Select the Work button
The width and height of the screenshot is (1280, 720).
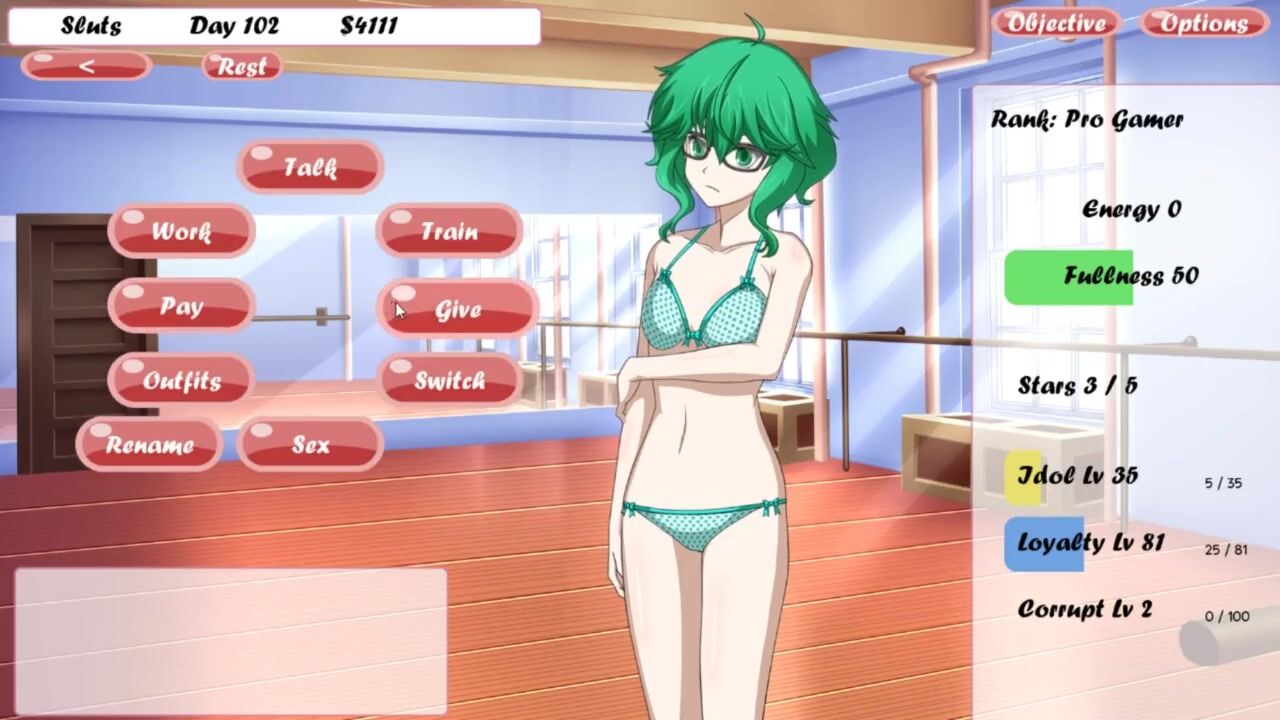click(181, 232)
